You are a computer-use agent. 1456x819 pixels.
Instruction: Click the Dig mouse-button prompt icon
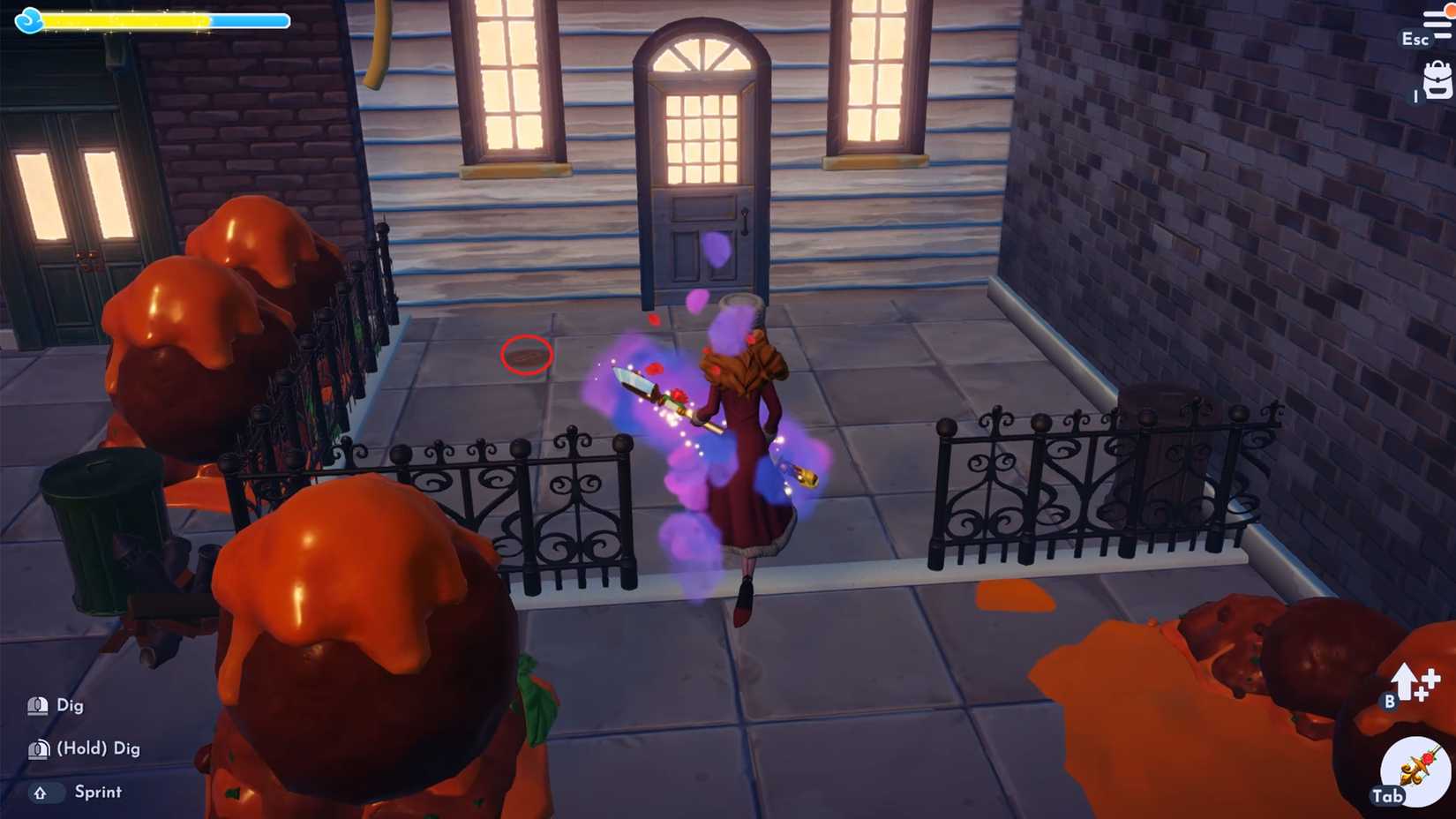tap(37, 705)
